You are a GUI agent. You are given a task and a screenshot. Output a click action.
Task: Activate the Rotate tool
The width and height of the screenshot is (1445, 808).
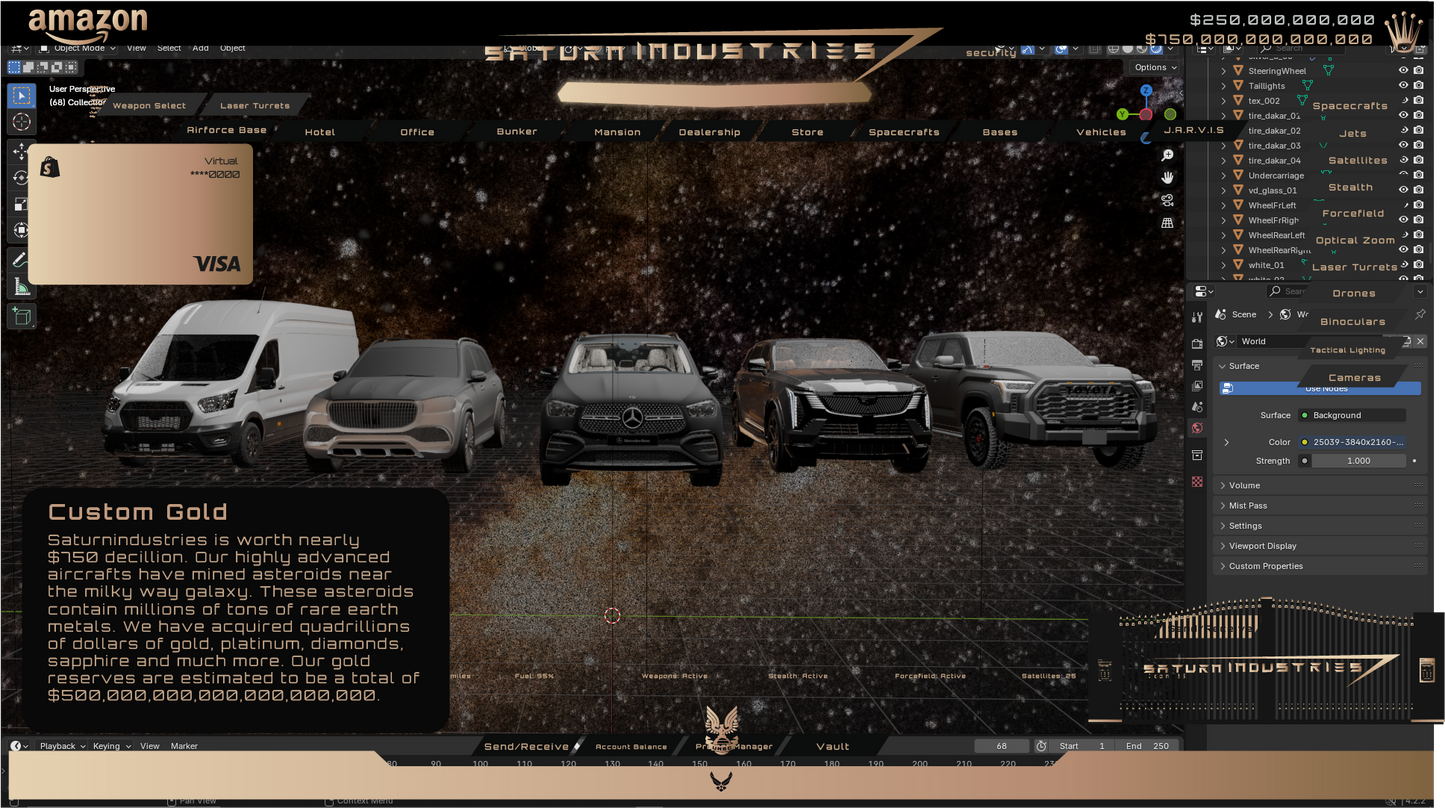coord(20,177)
